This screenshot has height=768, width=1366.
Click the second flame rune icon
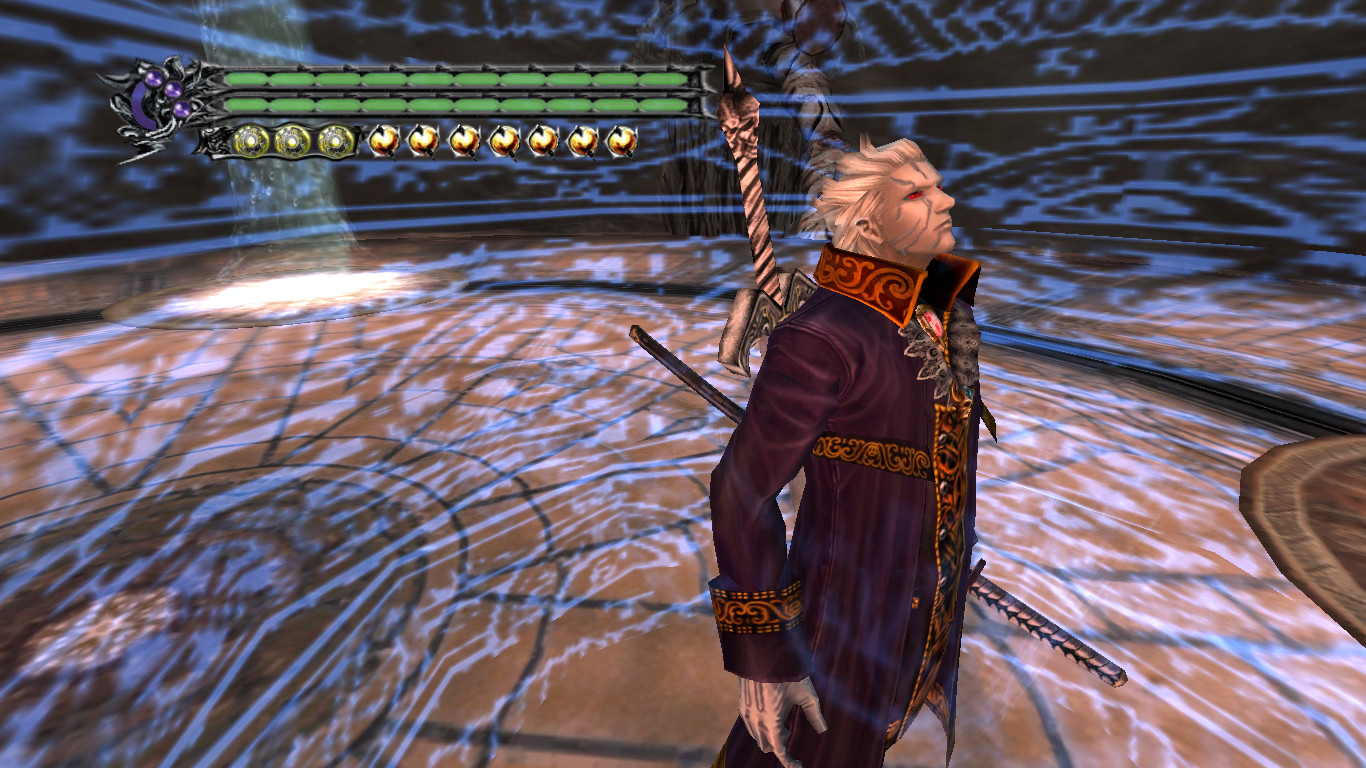point(423,140)
